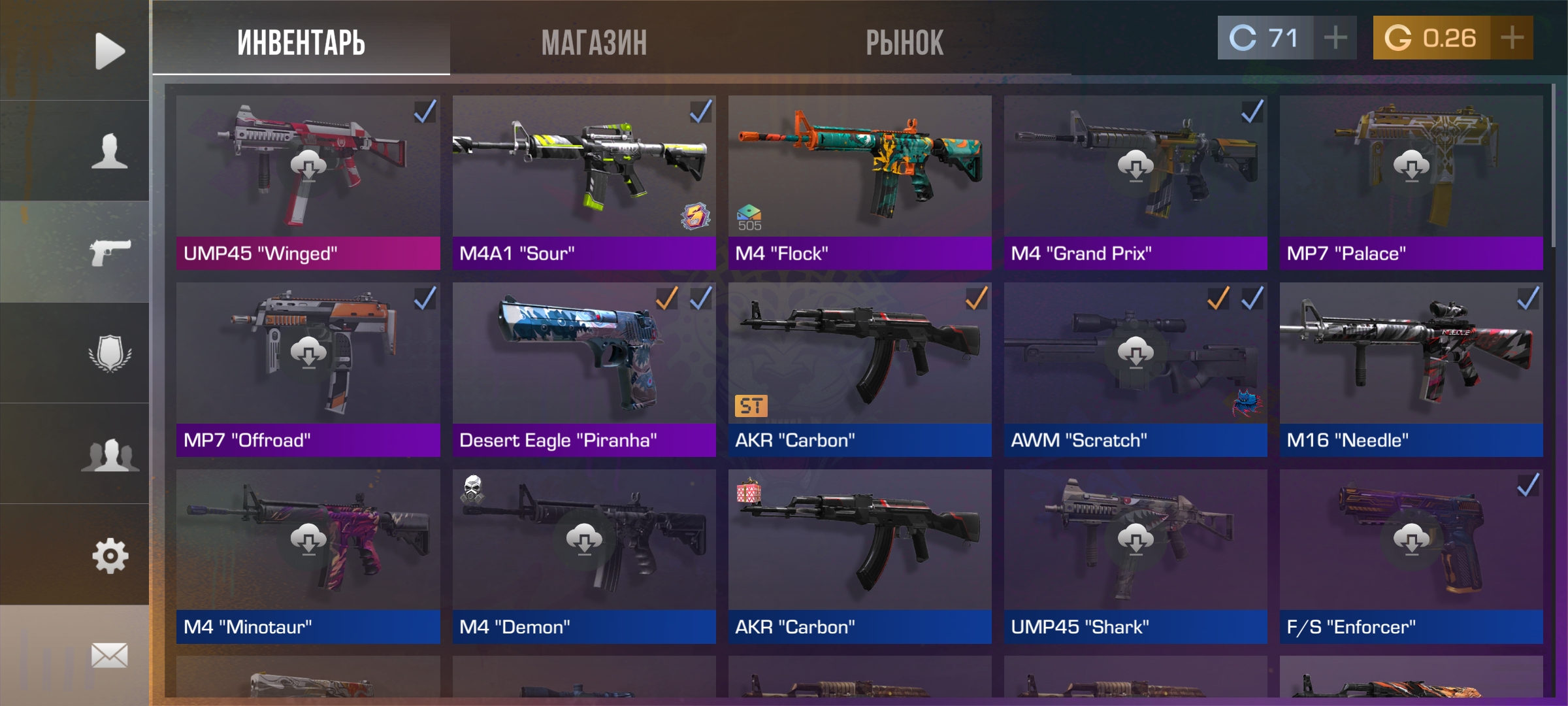This screenshot has height=706, width=1568.
Task: Switch to the МАГАЗИН tab
Action: [594, 43]
